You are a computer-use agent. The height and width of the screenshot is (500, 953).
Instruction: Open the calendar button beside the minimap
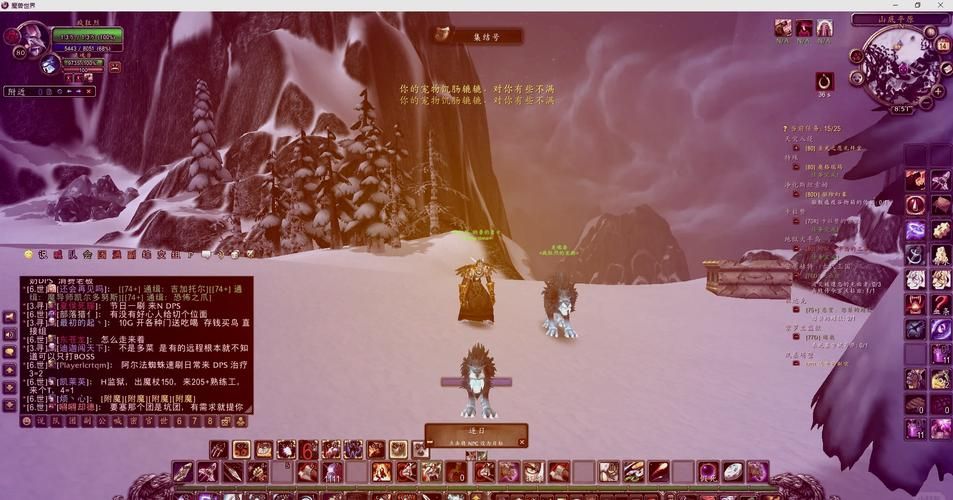tap(942, 44)
